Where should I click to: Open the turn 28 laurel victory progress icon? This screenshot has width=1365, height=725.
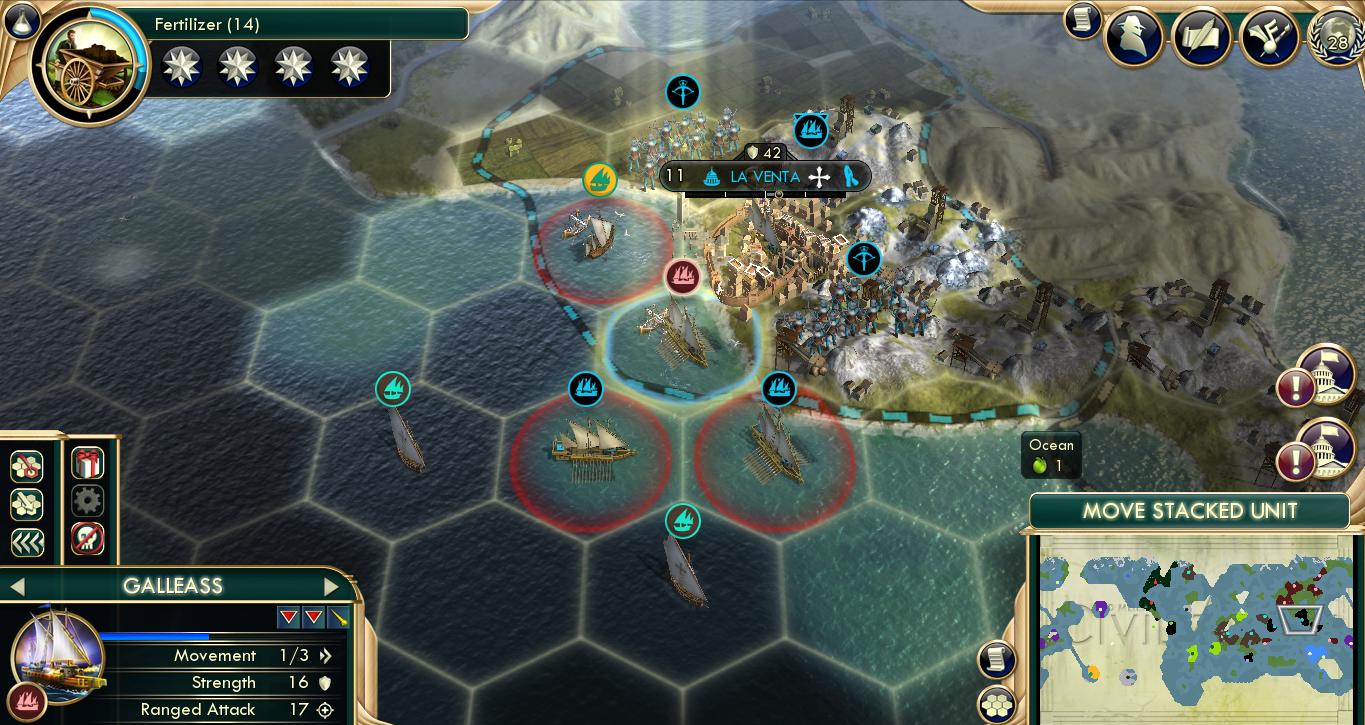[x=1336, y=36]
